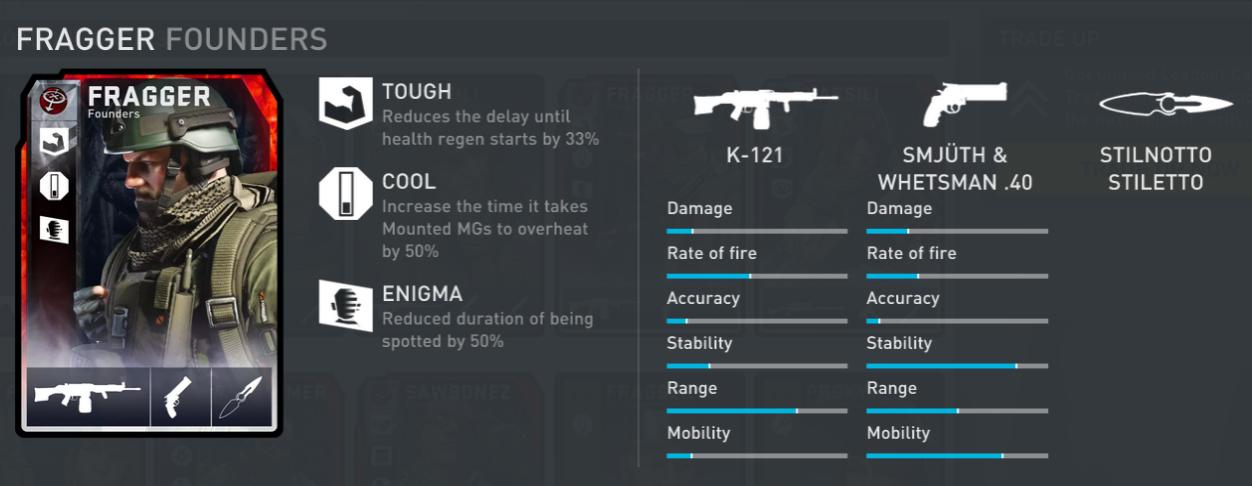This screenshot has width=1252, height=486.
Task: Select the large Enigma augment icon beside its description
Action: (x=344, y=305)
